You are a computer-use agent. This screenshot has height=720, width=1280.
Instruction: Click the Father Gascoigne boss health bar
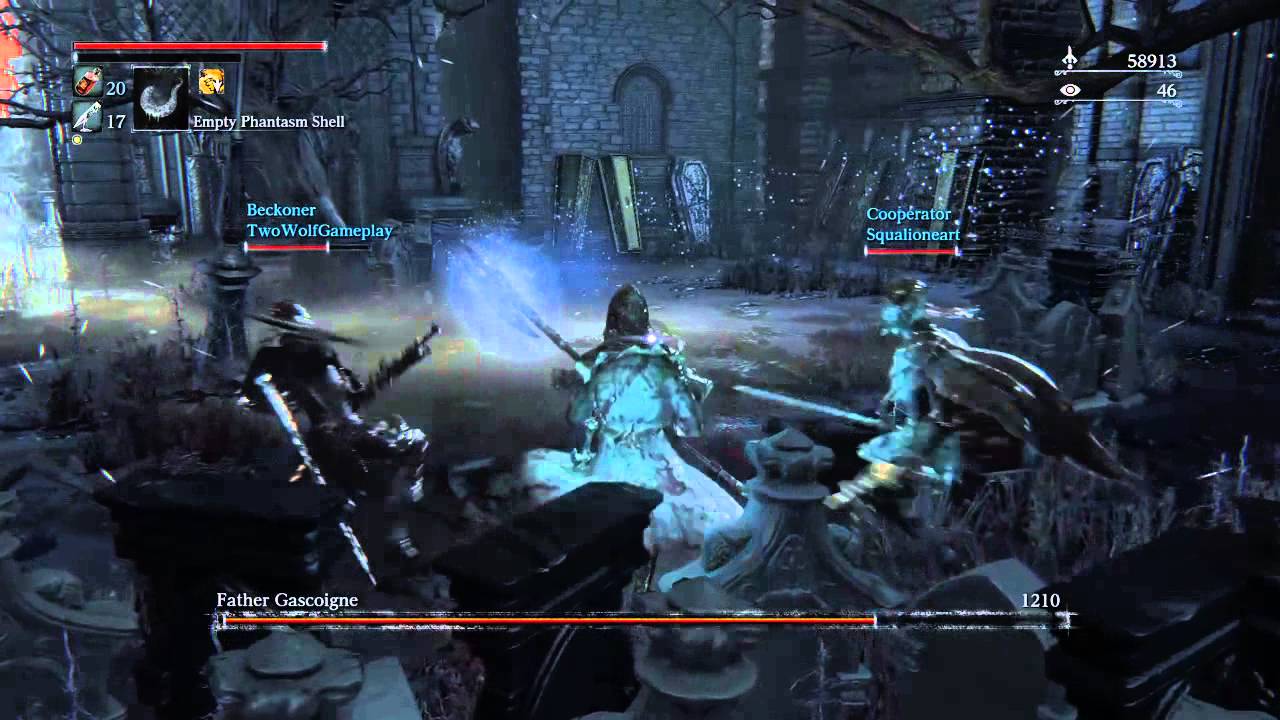(640, 619)
